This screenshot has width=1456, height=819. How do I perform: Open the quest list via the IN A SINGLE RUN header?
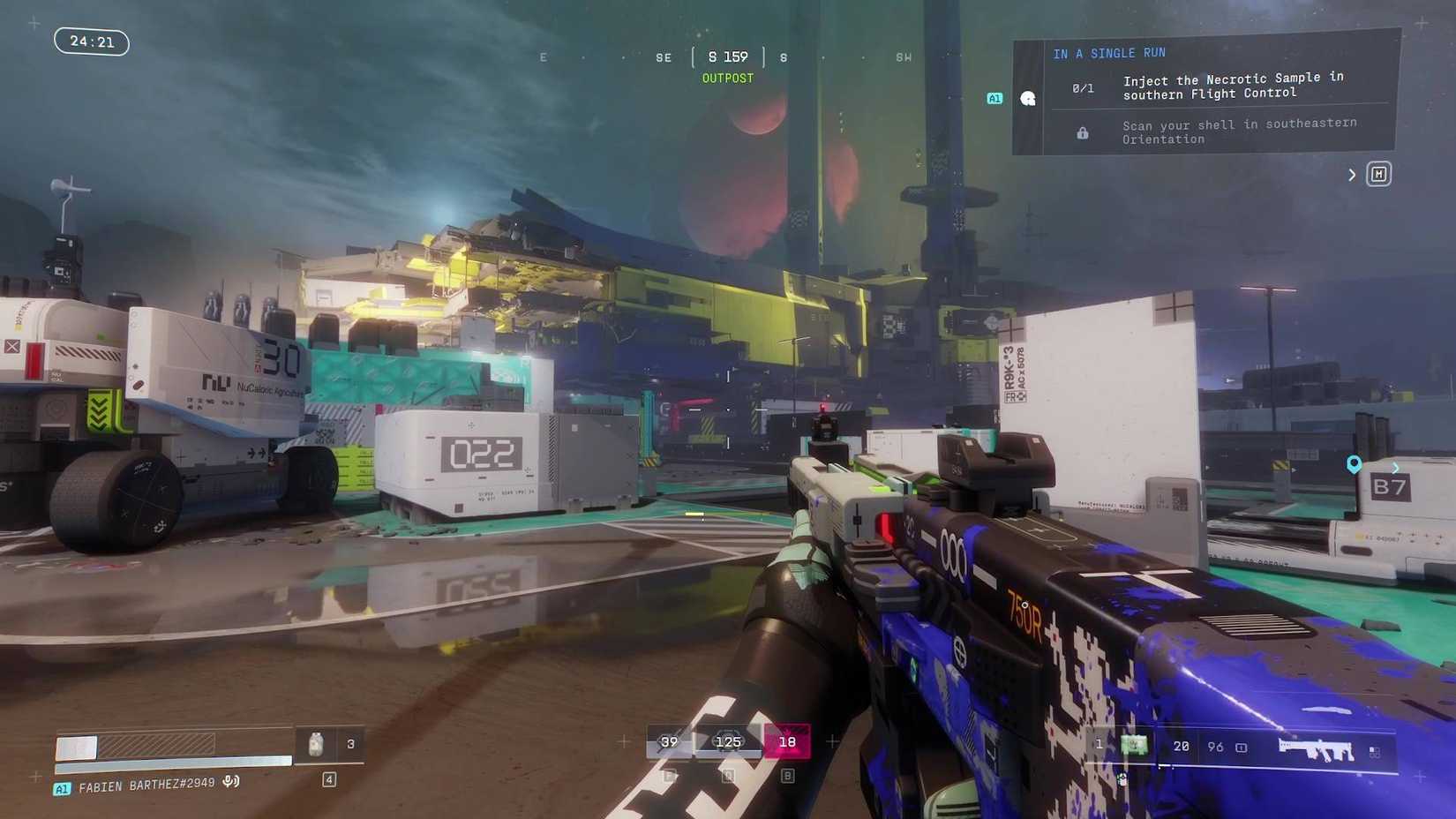(x=1109, y=52)
